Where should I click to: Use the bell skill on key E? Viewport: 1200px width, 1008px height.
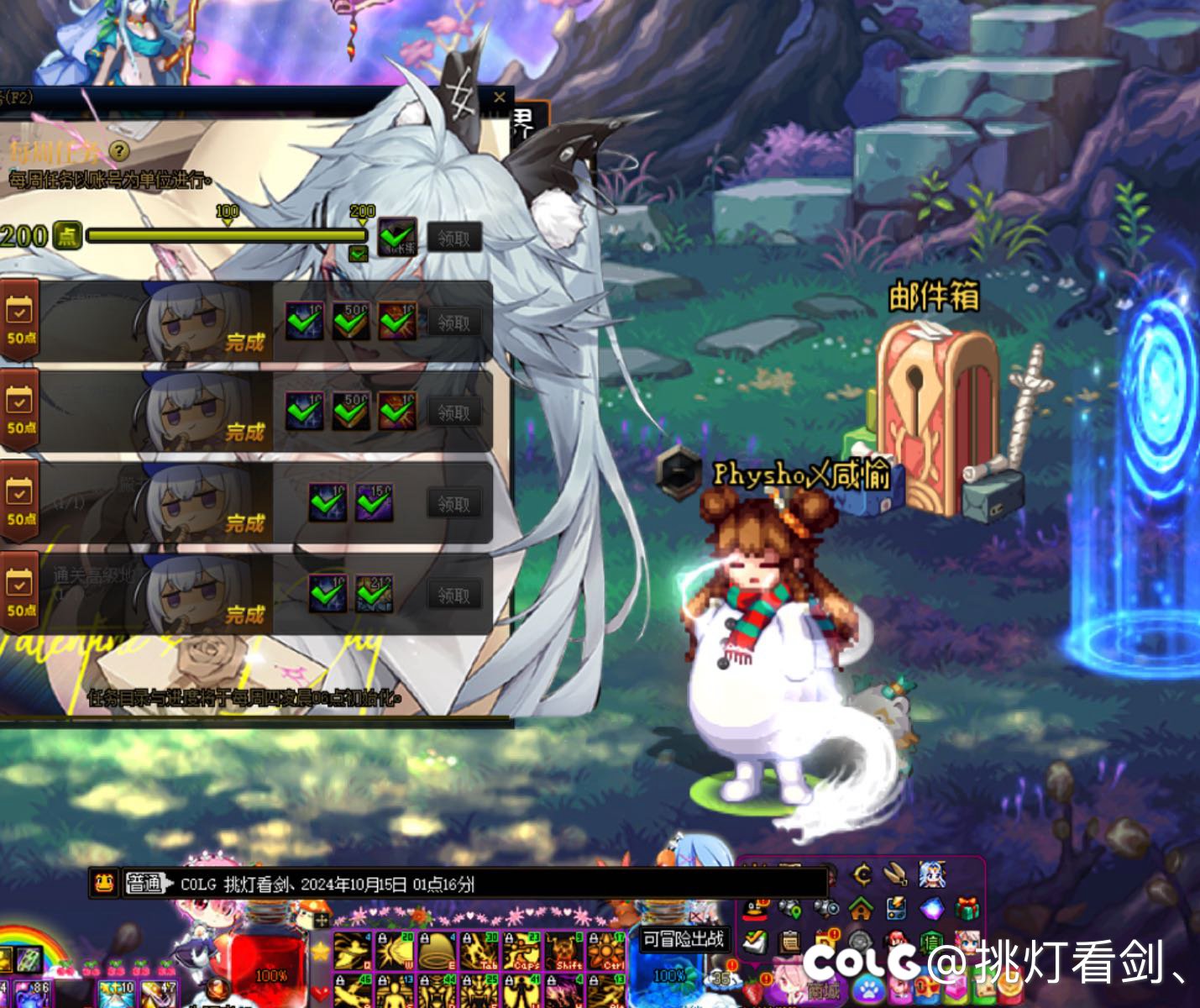tap(438, 950)
